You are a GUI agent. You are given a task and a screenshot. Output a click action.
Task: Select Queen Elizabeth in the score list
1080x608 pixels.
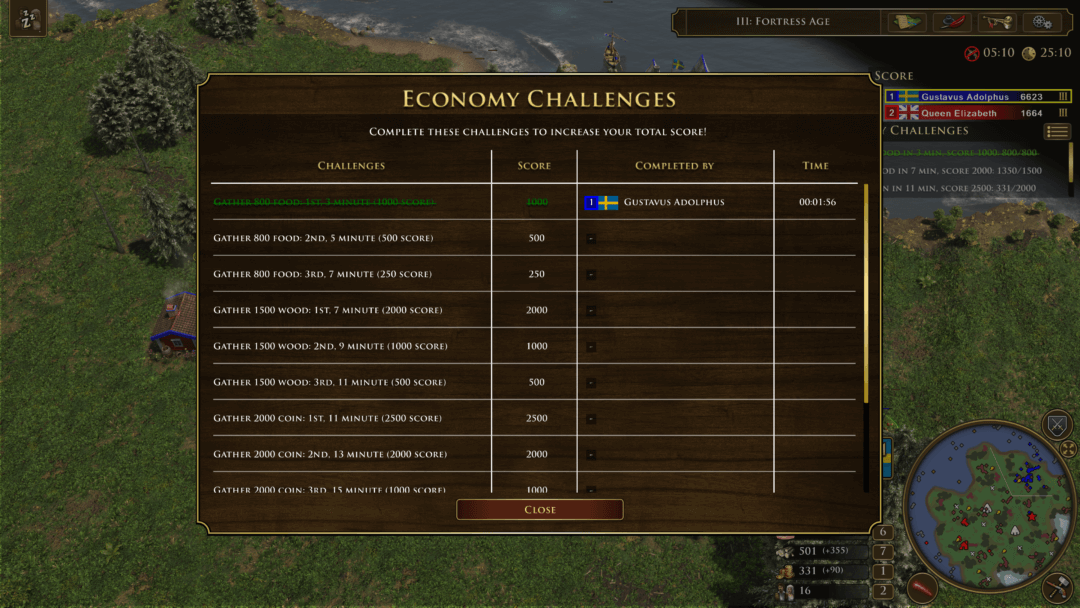click(x=958, y=113)
